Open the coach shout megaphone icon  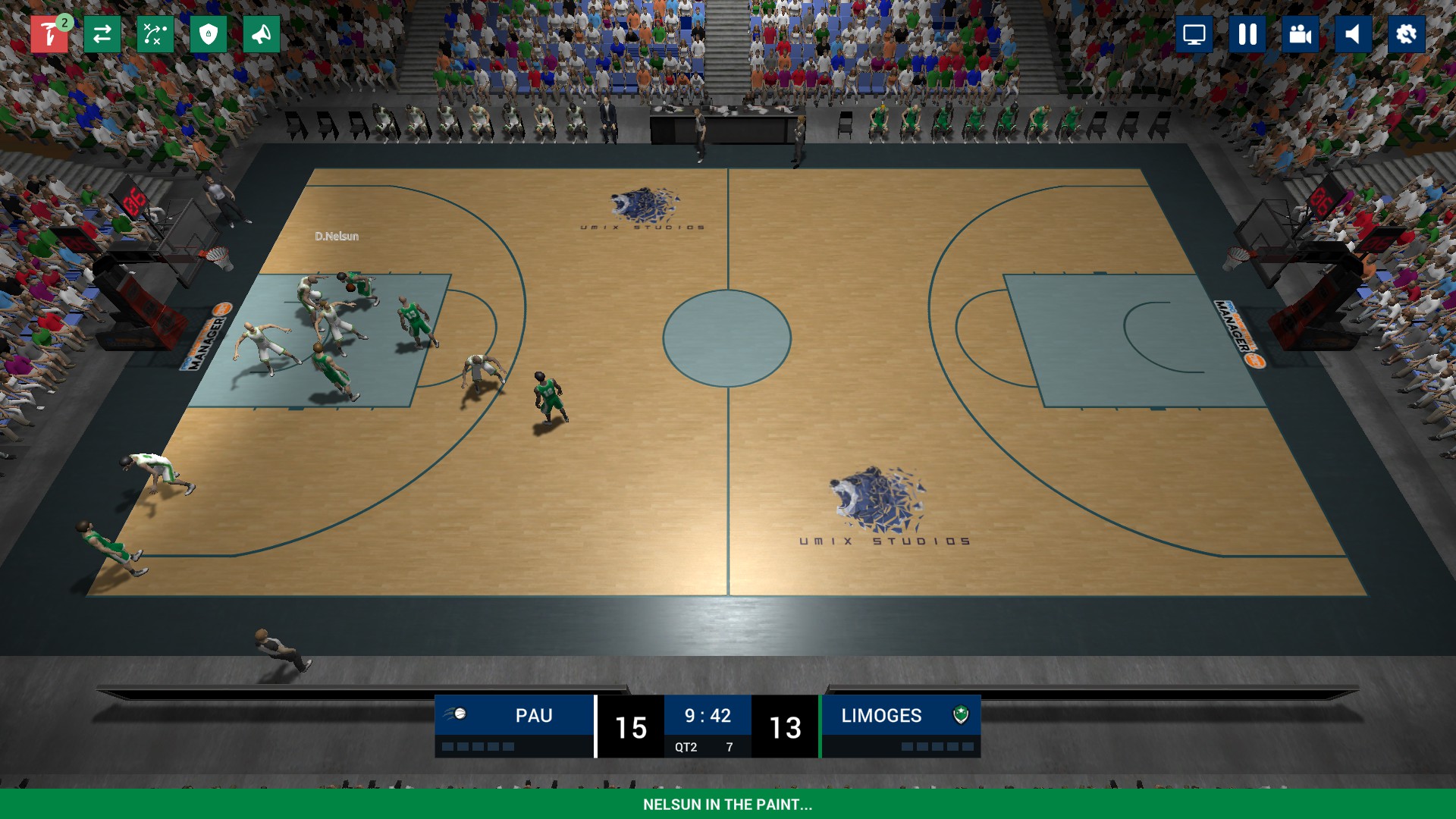[x=260, y=33]
